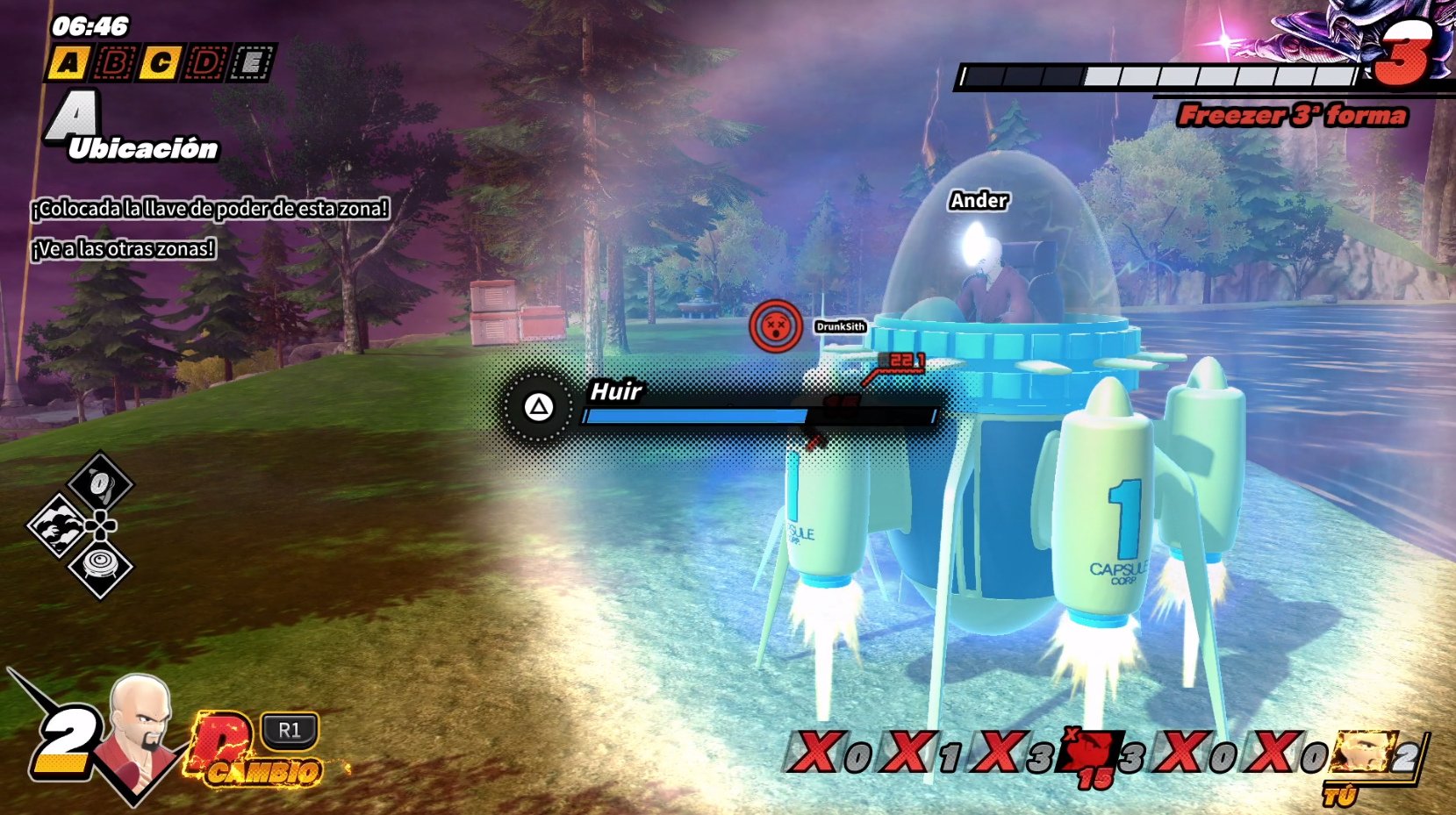Select area A in the zone tracker
The height and width of the screenshot is (815, 1456).
68,63
